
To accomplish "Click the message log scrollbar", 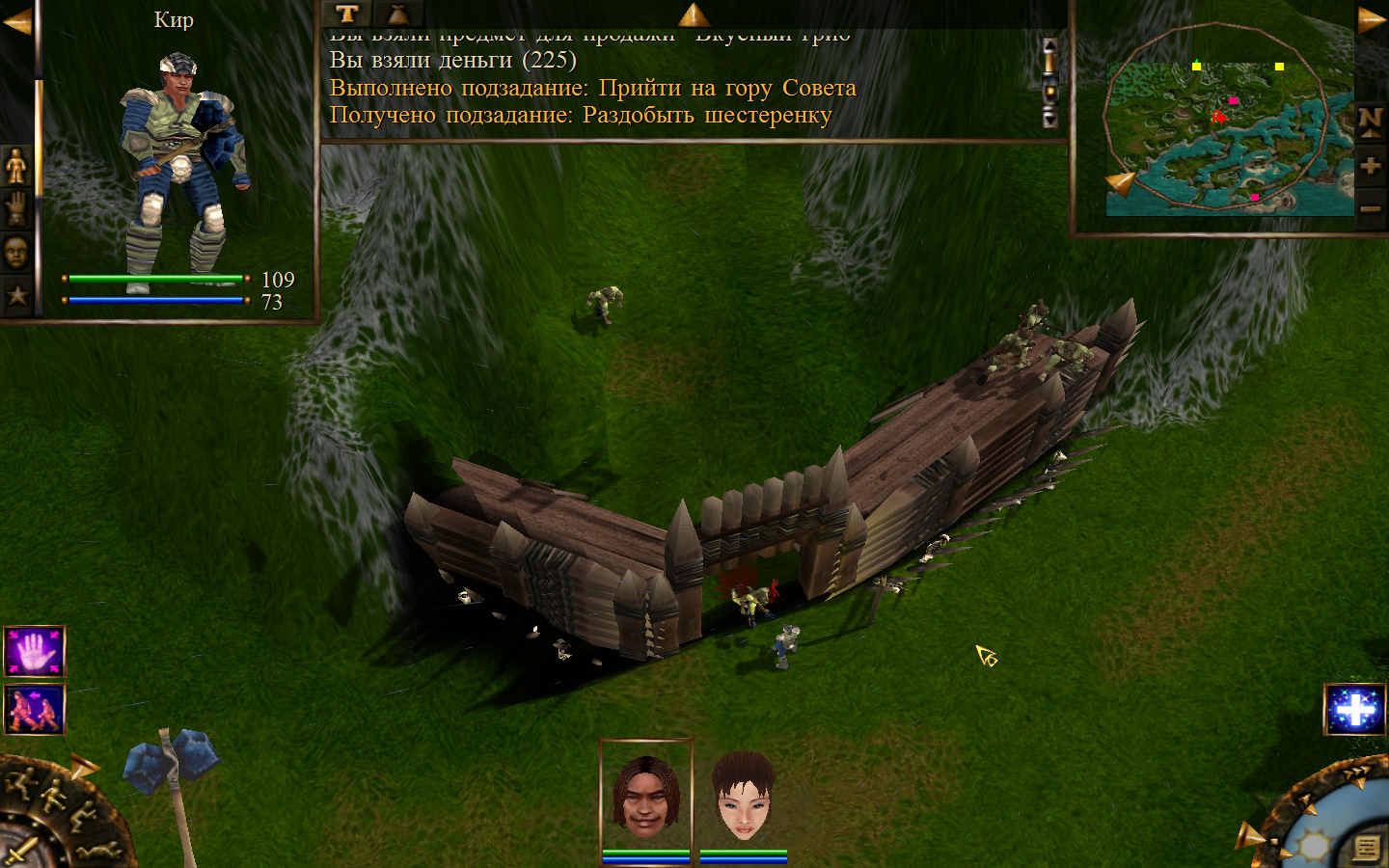I will 1049,83.
